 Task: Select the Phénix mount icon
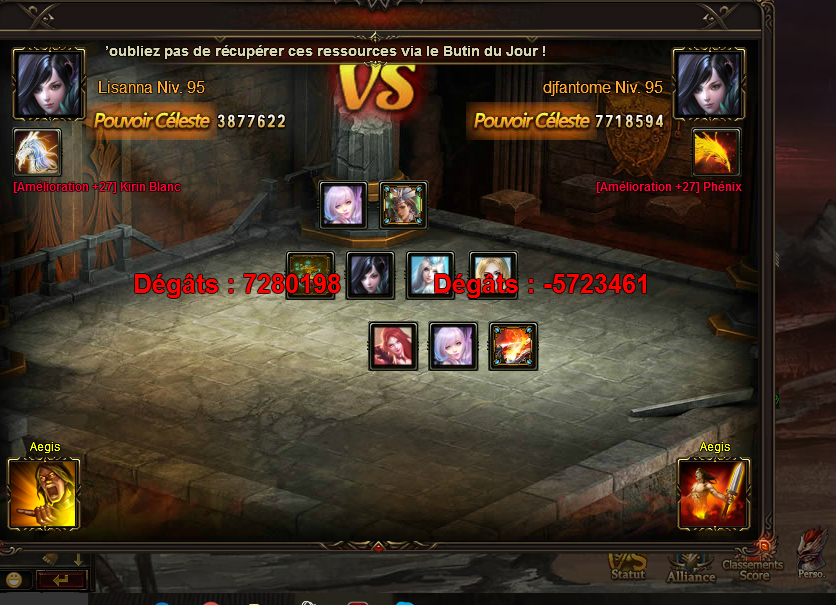pyautogui.click(x=716, y=153)
